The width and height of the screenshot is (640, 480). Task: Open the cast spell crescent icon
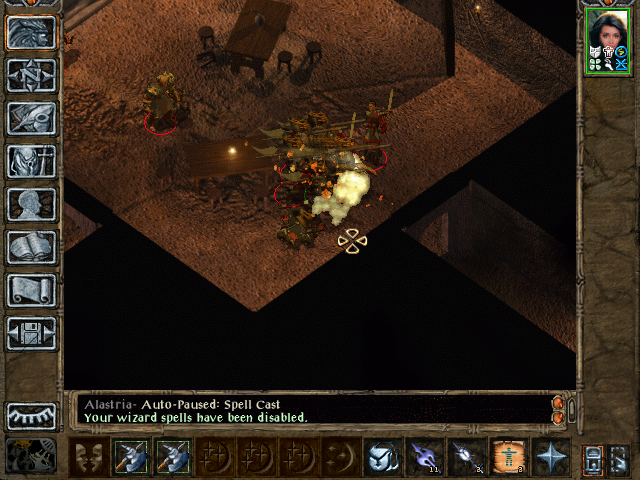tap(340, 456)
